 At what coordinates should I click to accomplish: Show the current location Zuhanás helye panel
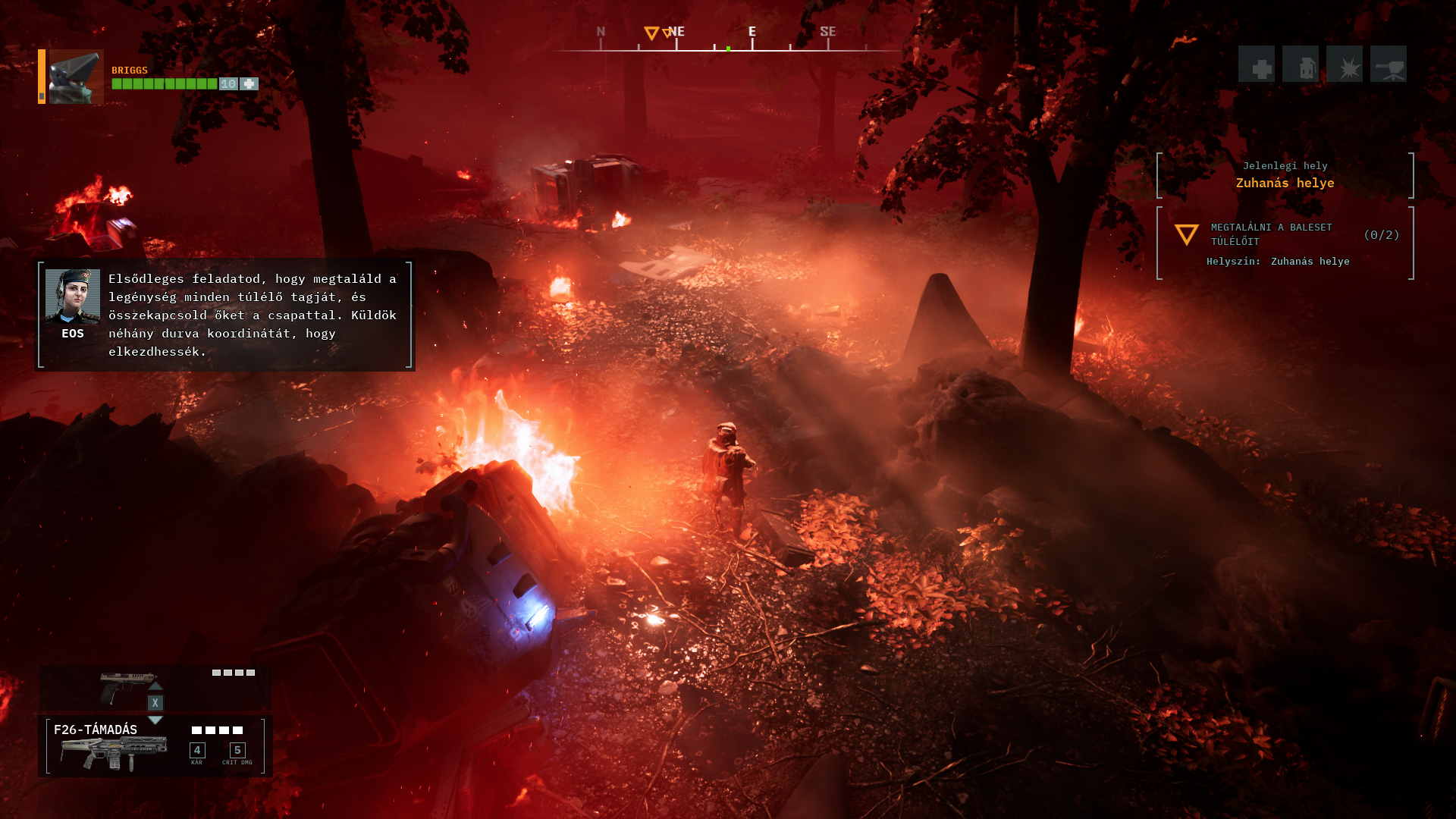tap(1285, 175)
